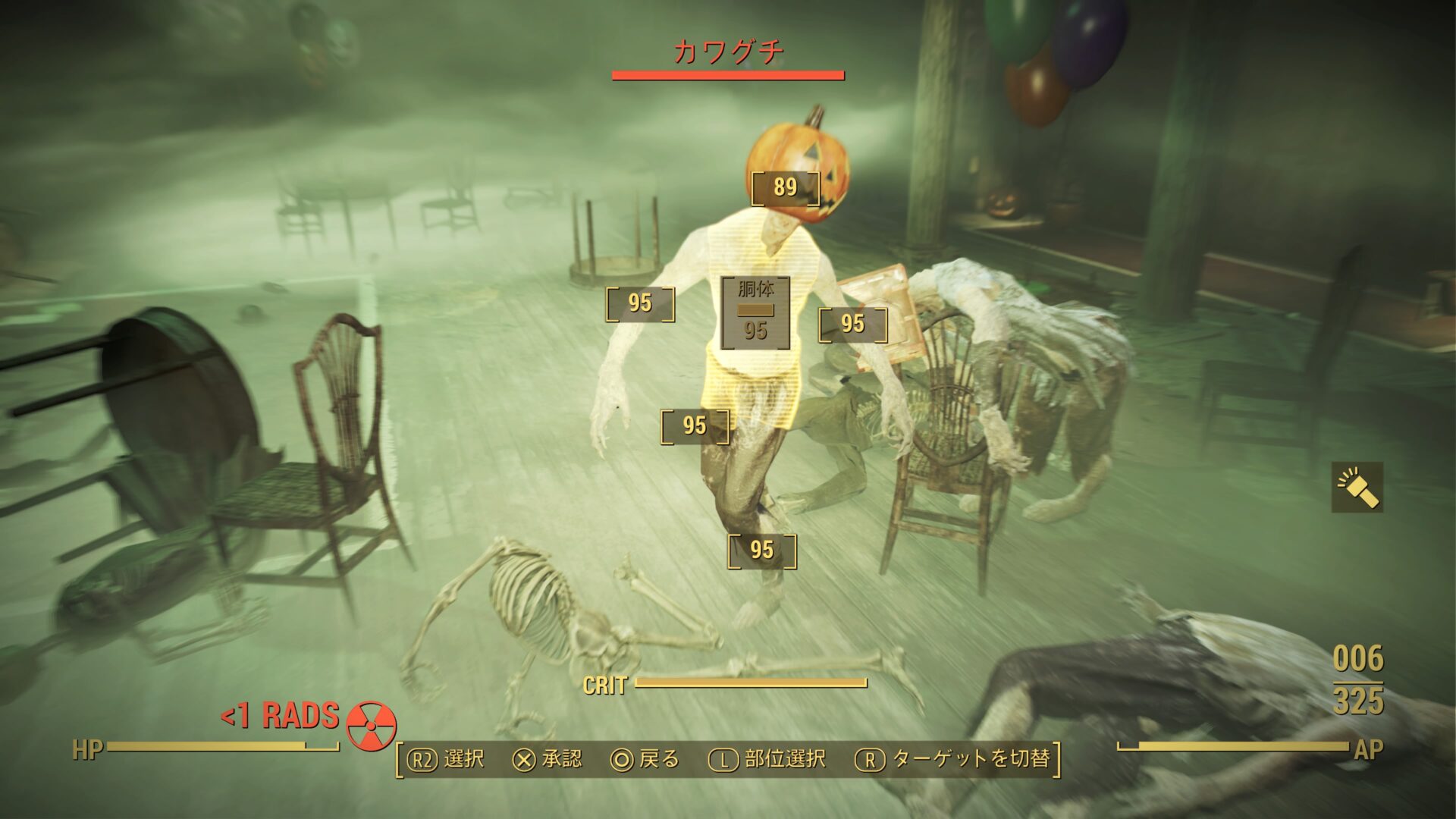Target the pumpkin head 89 percent box
The width and height of the screenshot is (1456, 819).
tap(785, 187)
